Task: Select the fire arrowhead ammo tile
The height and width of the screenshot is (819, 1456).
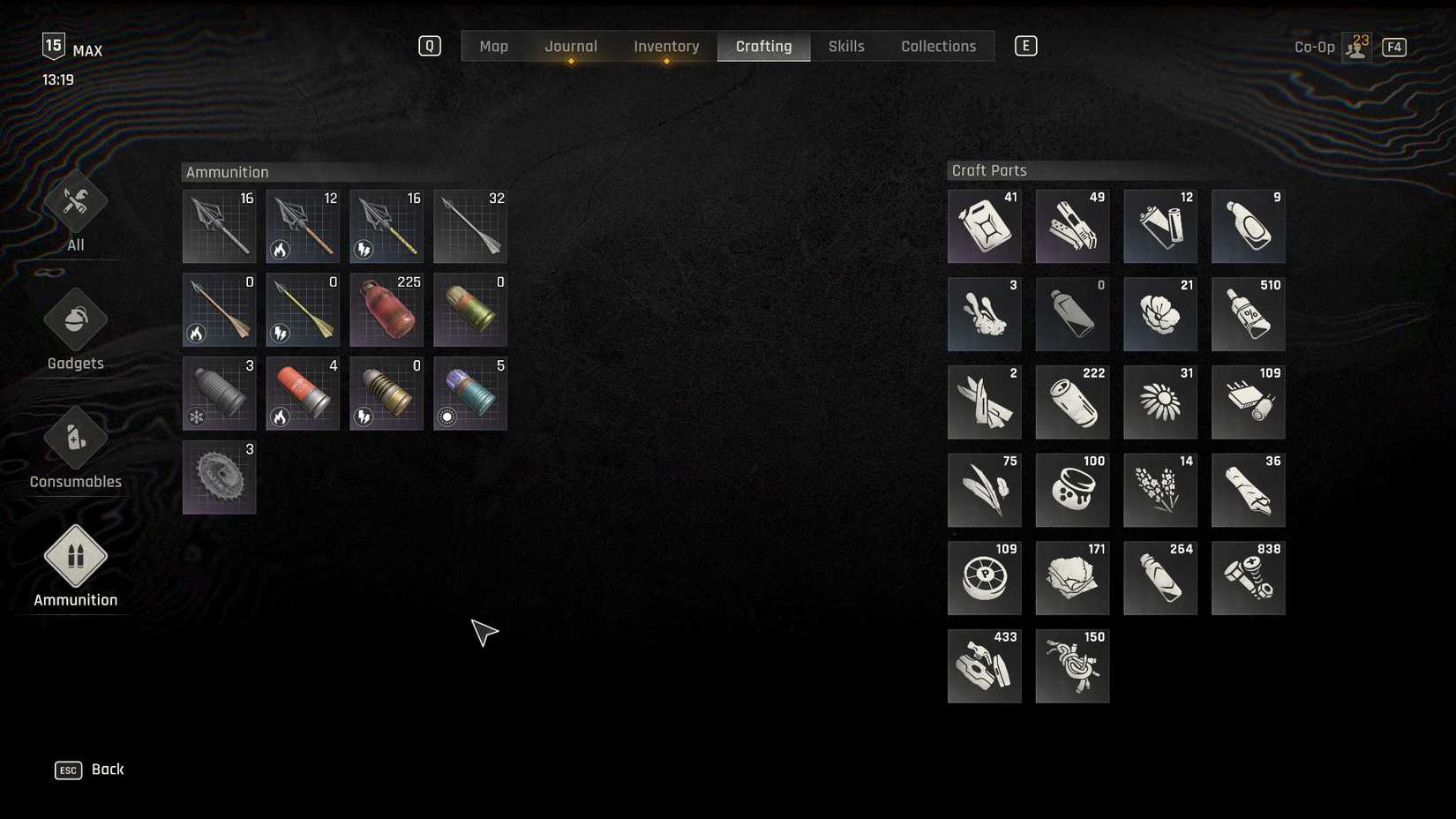Action: tap(302, 226)
